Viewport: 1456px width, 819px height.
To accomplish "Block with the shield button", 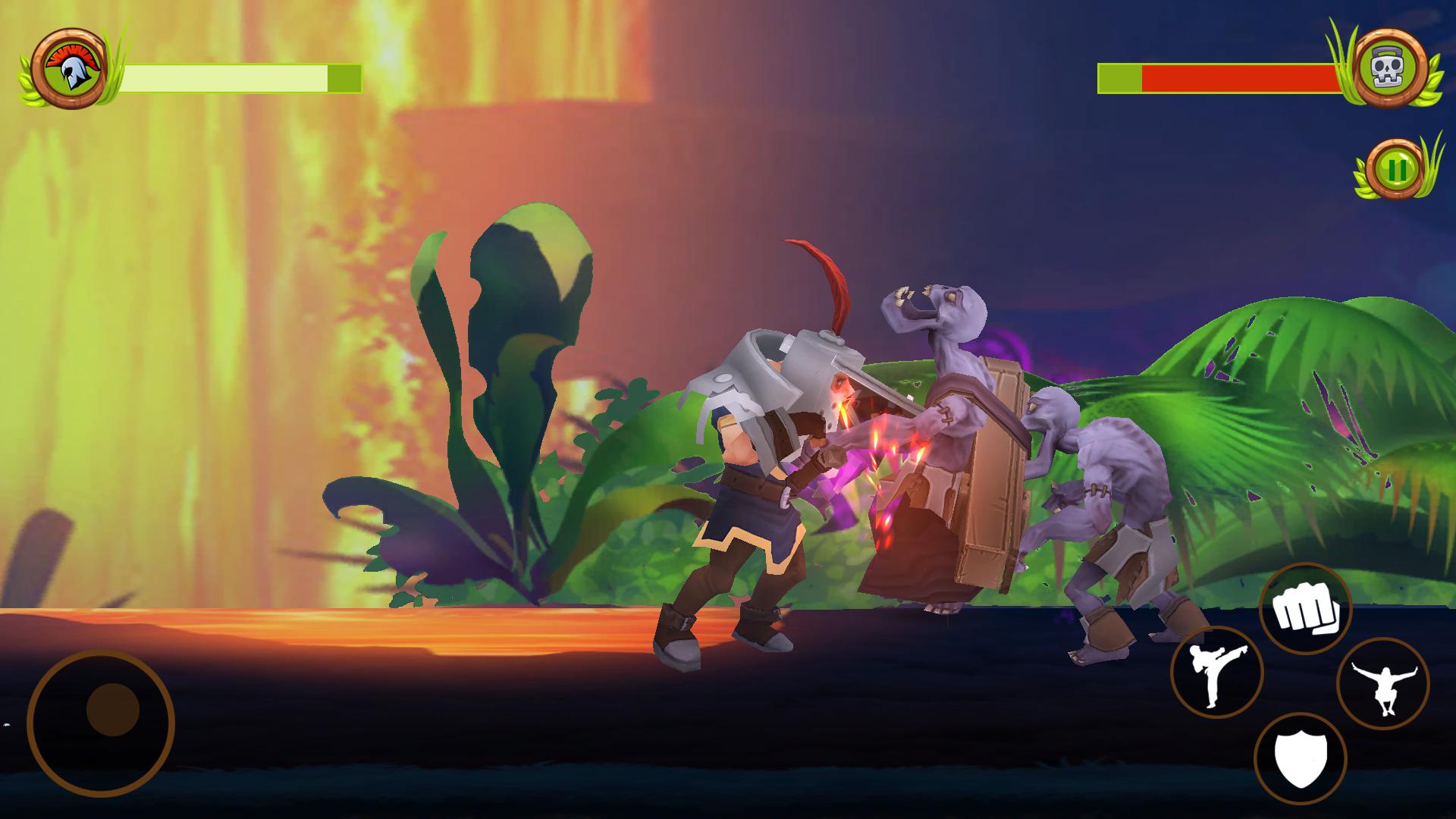I will (1300, 759).
